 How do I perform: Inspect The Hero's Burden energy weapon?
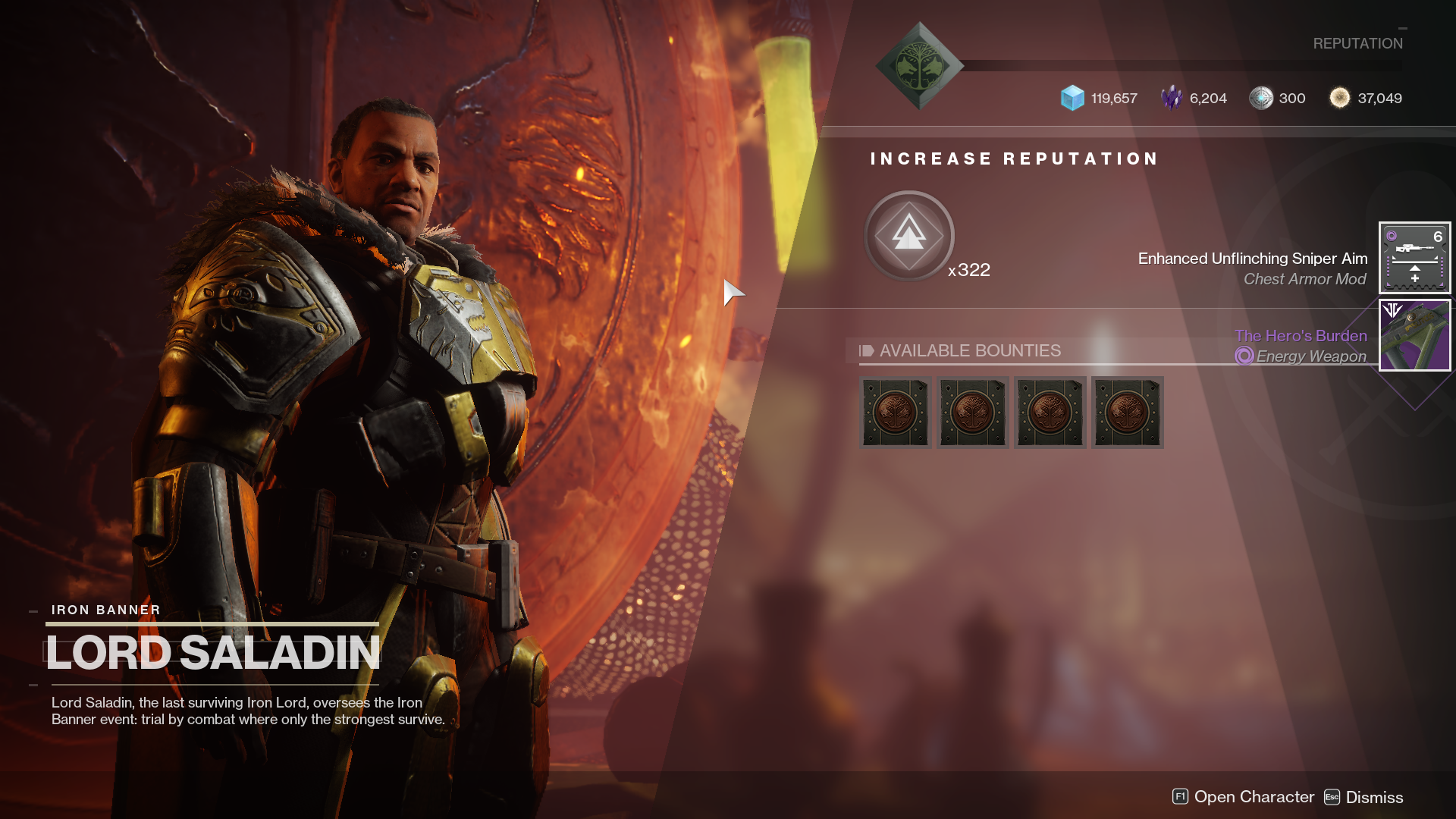tap(1414, 335)
